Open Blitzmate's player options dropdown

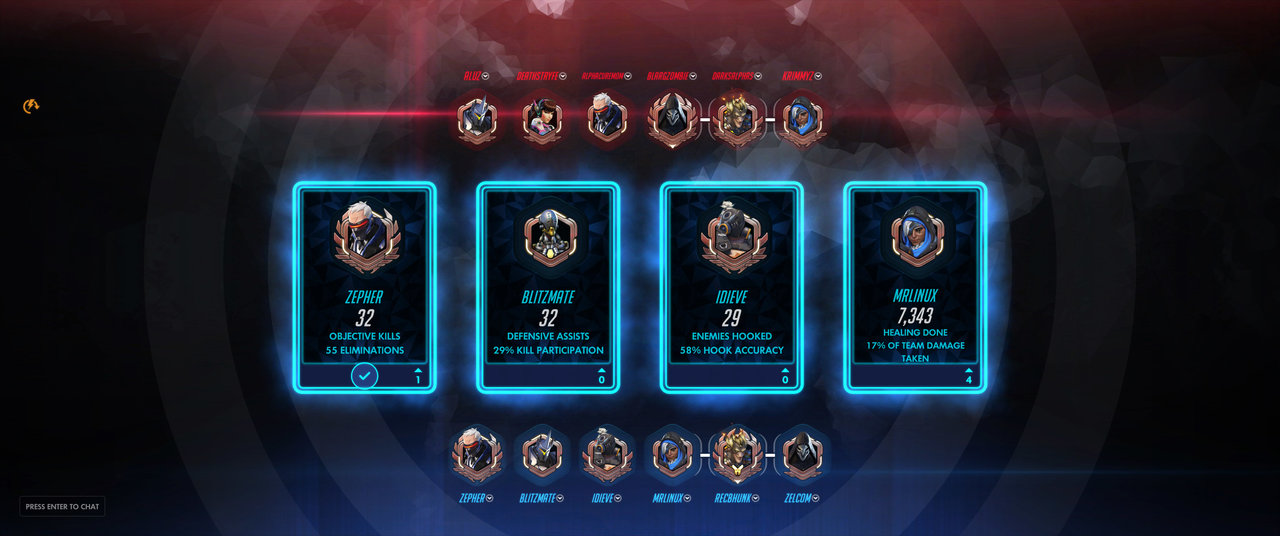[561, 498]
